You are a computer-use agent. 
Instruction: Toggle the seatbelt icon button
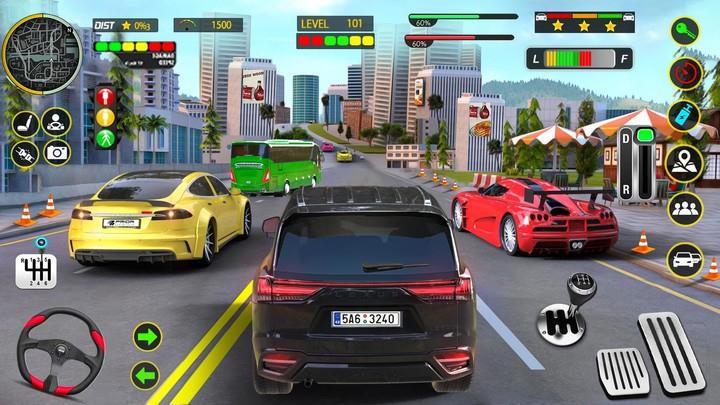24,152
